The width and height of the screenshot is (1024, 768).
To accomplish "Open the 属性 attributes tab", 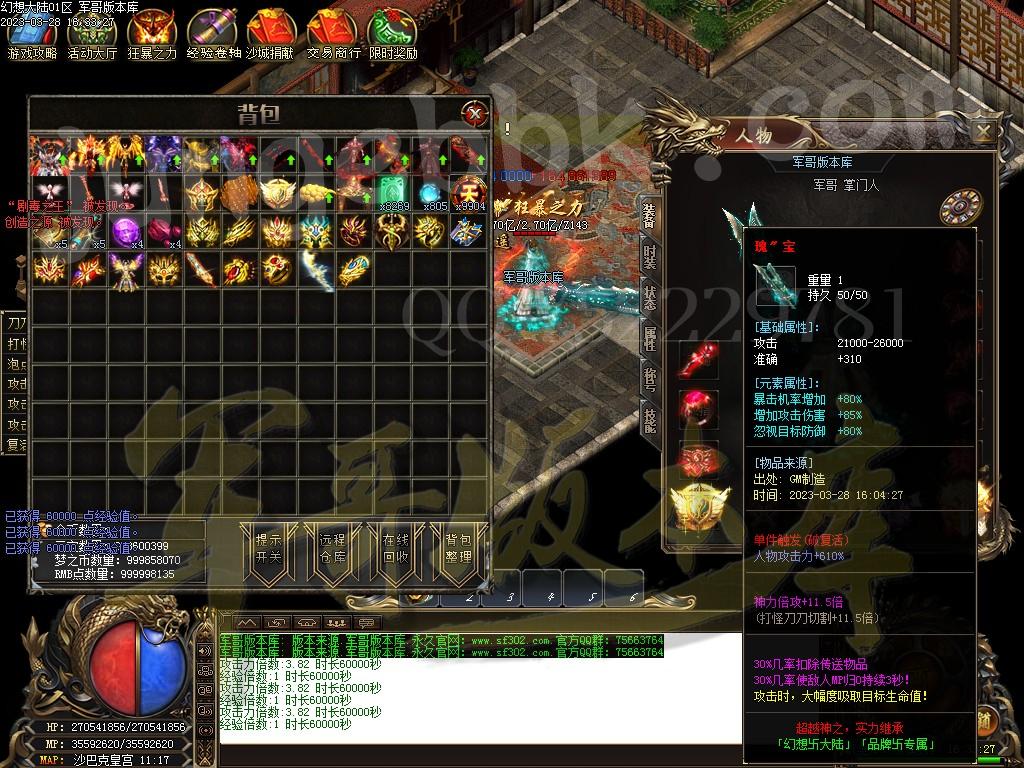I will (650, 338).
